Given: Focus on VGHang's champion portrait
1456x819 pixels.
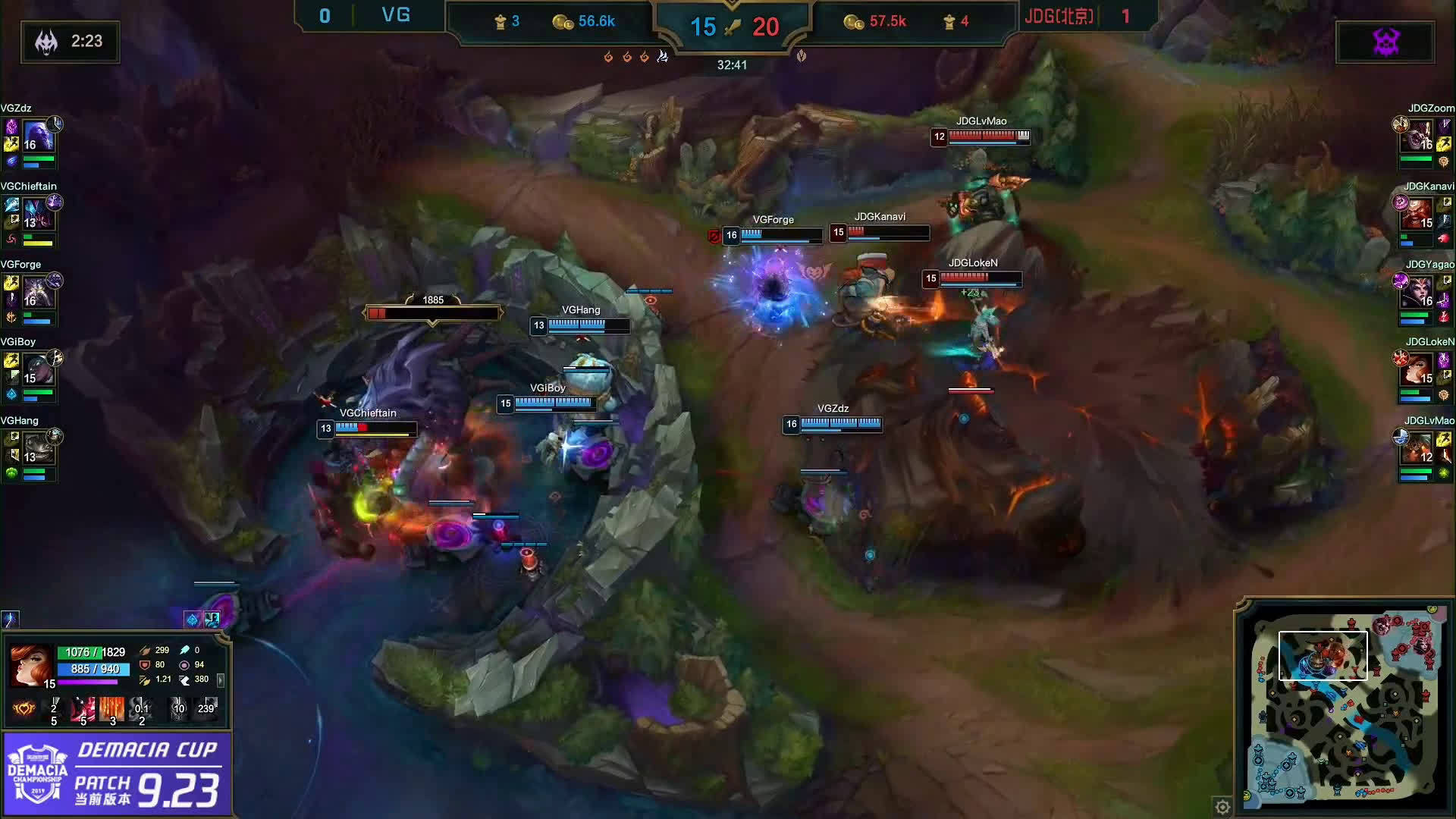Looking at the screenshot, I should click(x=36, y=449).
